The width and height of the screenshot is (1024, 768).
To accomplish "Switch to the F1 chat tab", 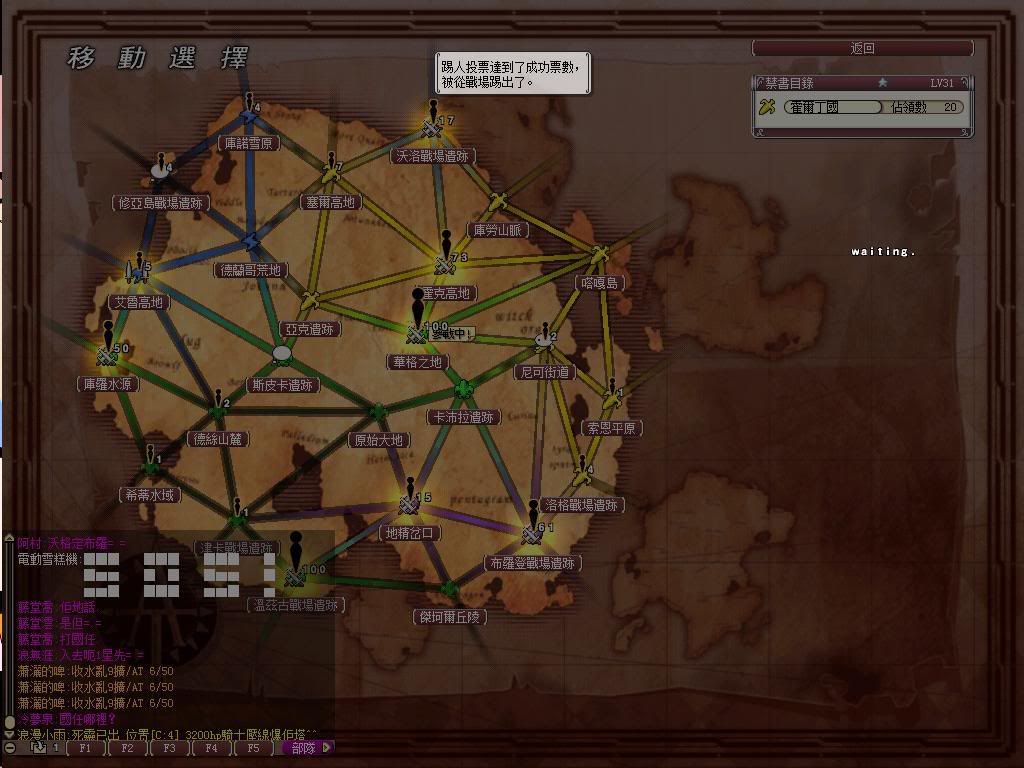I will [x=86, y=748].
